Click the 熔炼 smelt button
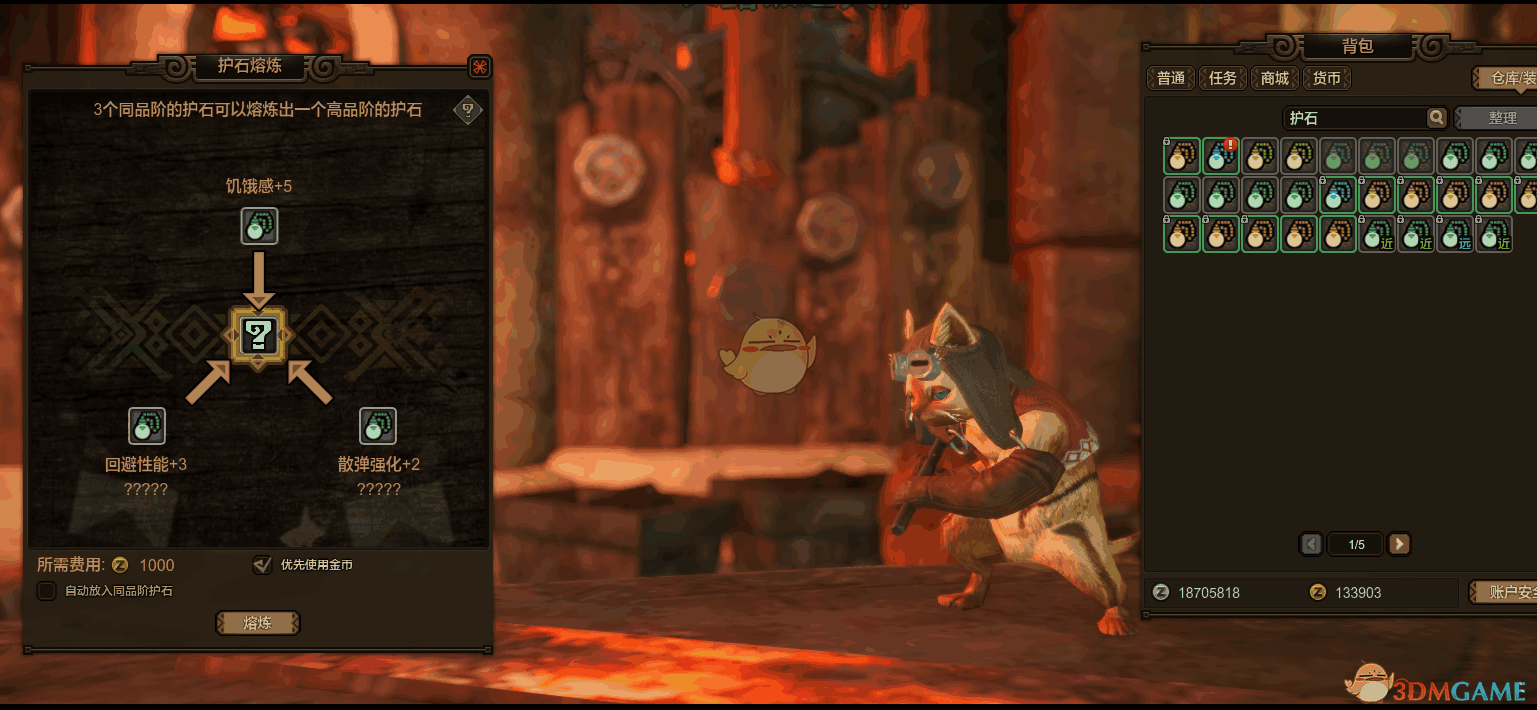1537x710 pixels. [258, 623]
